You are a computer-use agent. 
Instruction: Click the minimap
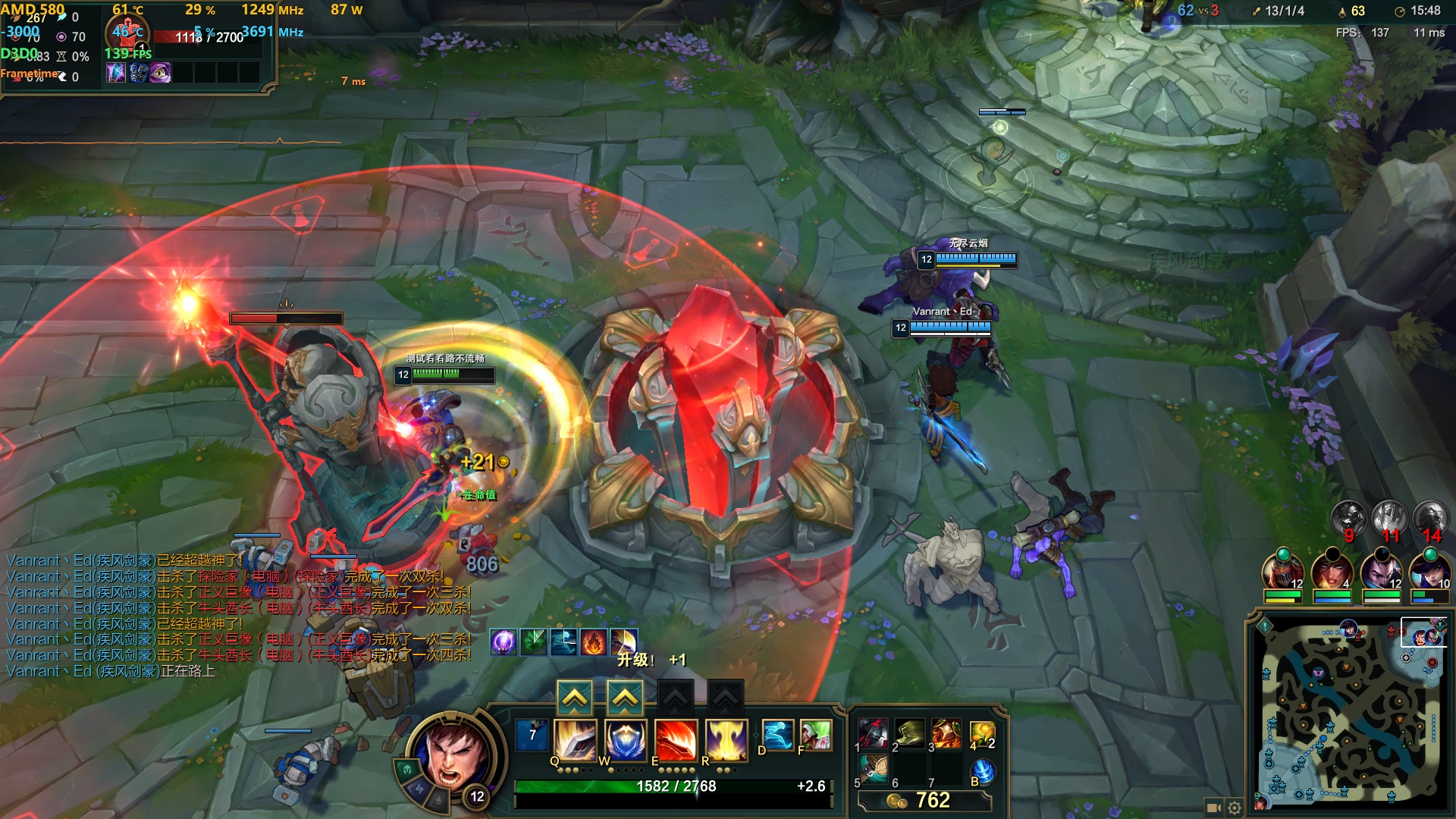click(x=1351, y=713)
